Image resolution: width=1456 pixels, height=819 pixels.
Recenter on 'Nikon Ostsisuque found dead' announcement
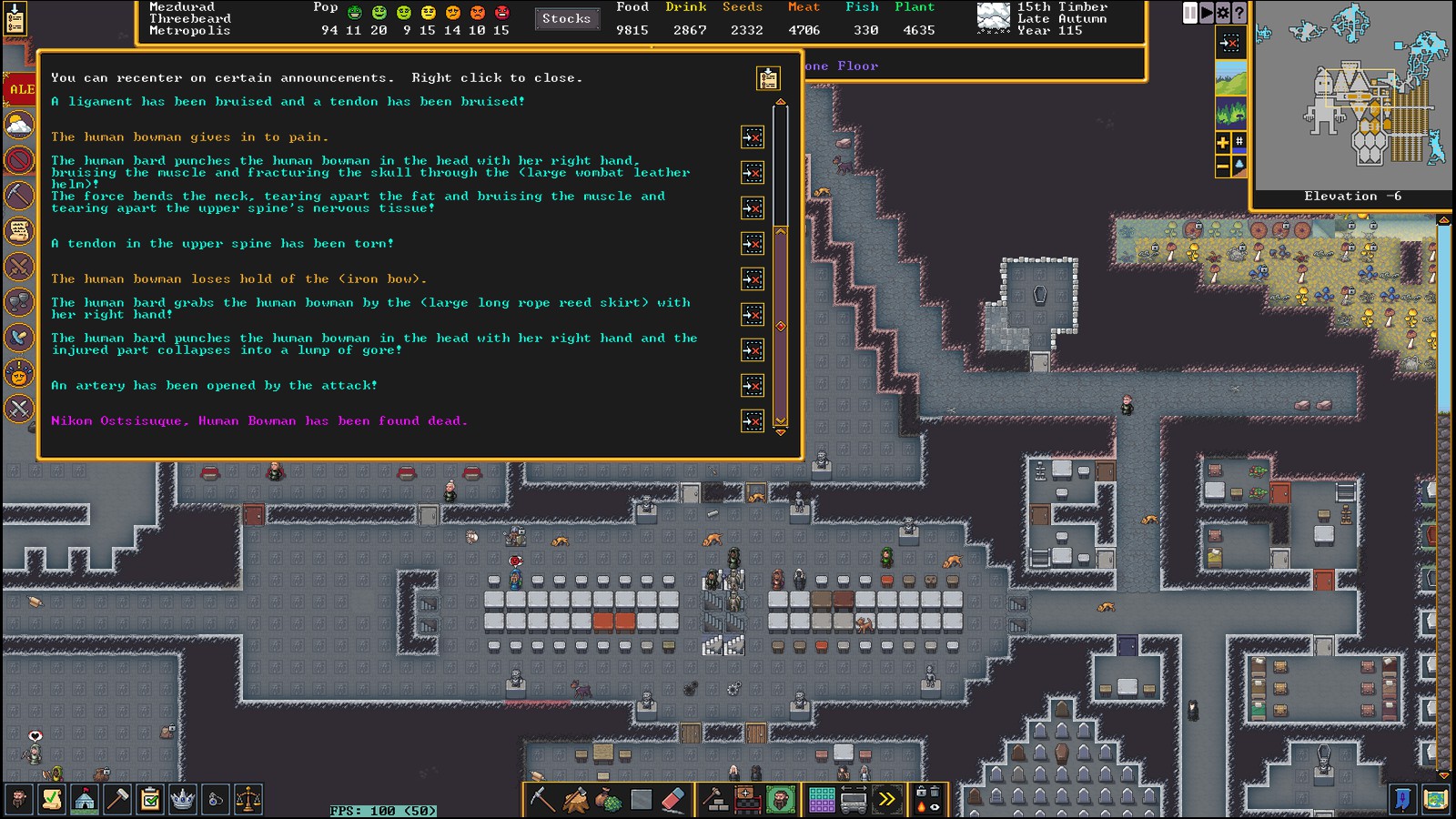coord(753,421)
